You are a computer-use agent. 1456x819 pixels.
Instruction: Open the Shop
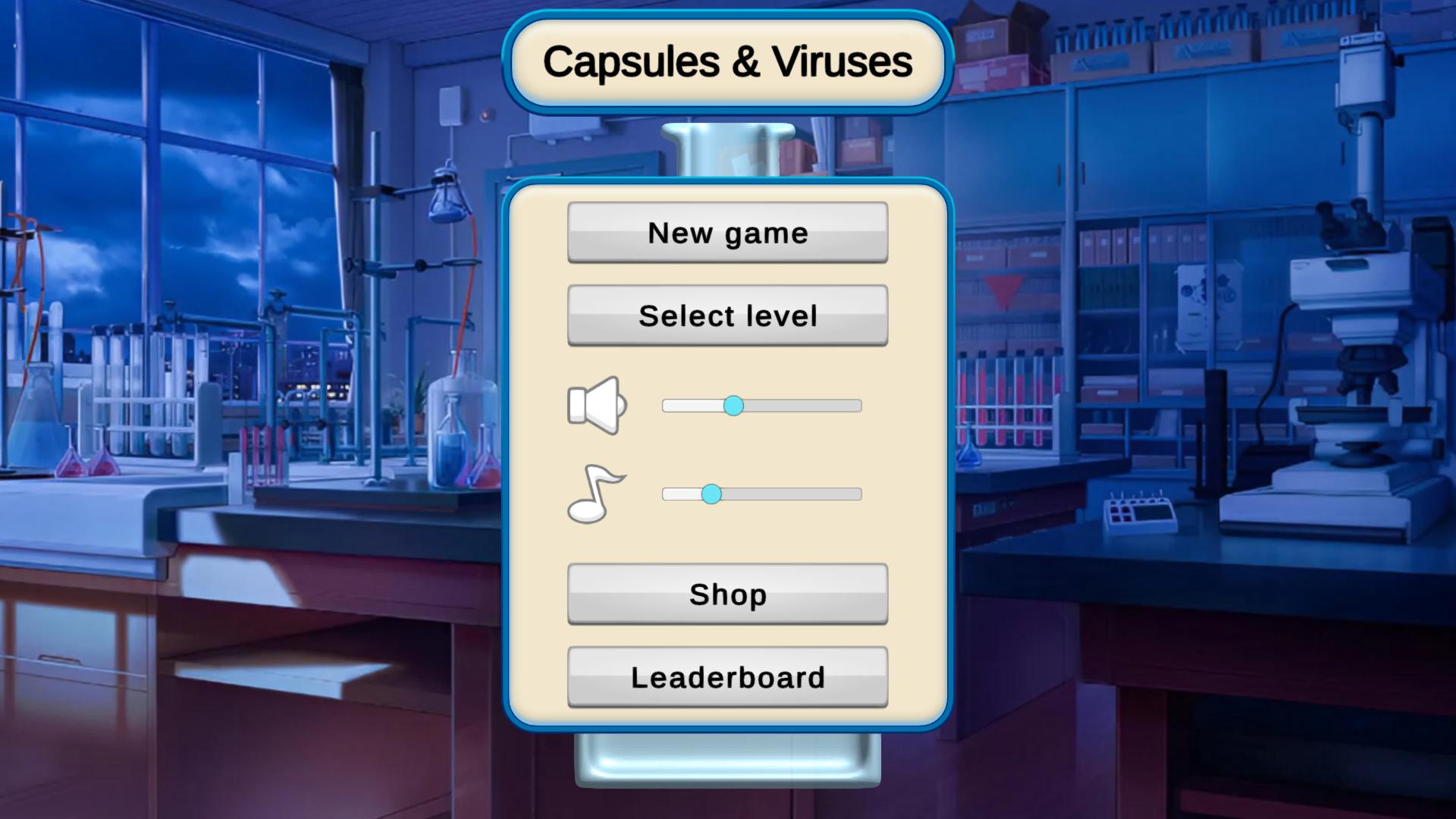click(726, 595)
